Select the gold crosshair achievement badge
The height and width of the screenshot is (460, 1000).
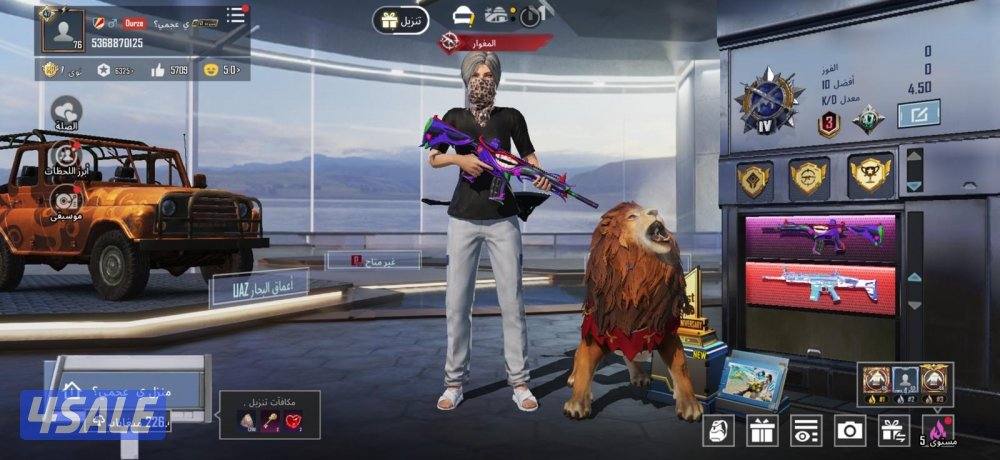coord(809,178)
